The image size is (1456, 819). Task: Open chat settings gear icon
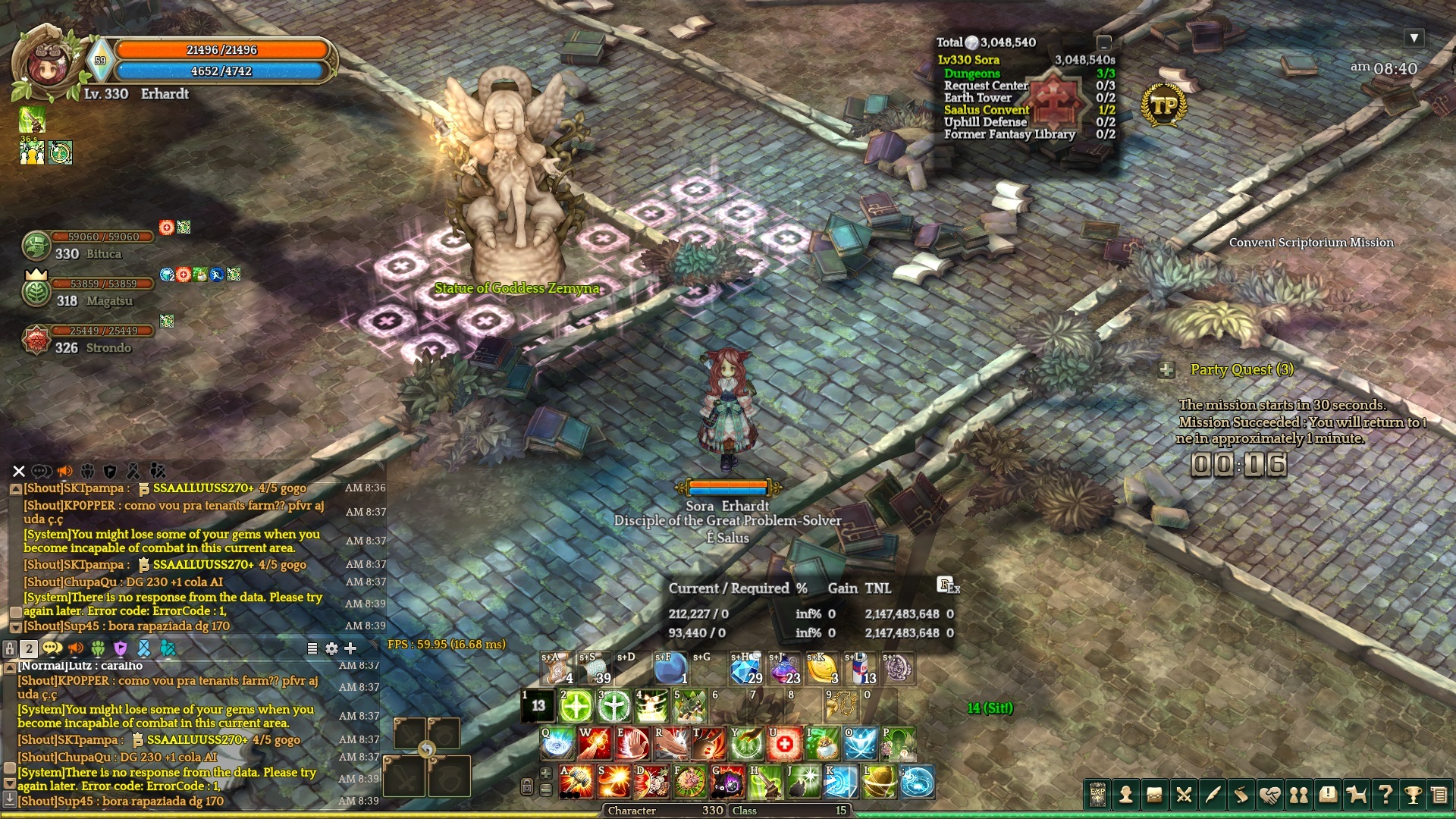pos(331,648)
